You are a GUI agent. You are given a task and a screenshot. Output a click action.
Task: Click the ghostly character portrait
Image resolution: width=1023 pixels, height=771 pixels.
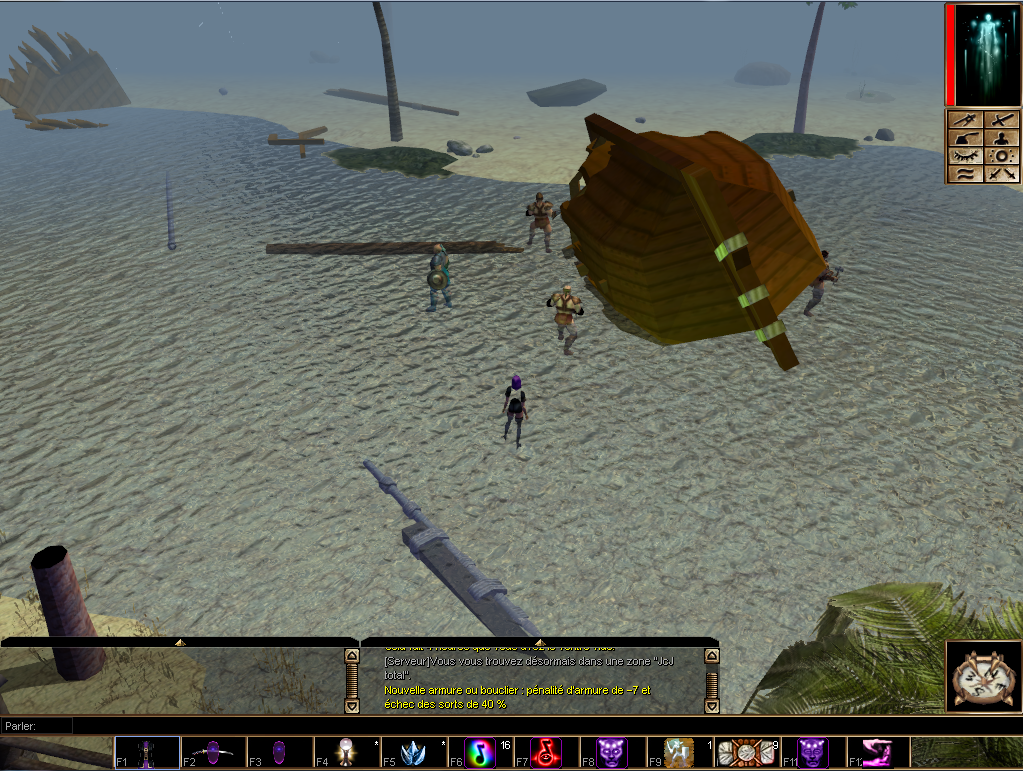pos(986,55)
